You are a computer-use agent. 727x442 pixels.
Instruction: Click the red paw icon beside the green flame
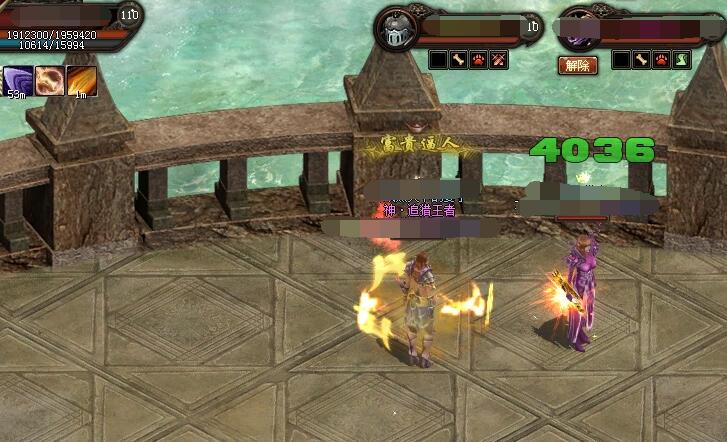point(661,60)
